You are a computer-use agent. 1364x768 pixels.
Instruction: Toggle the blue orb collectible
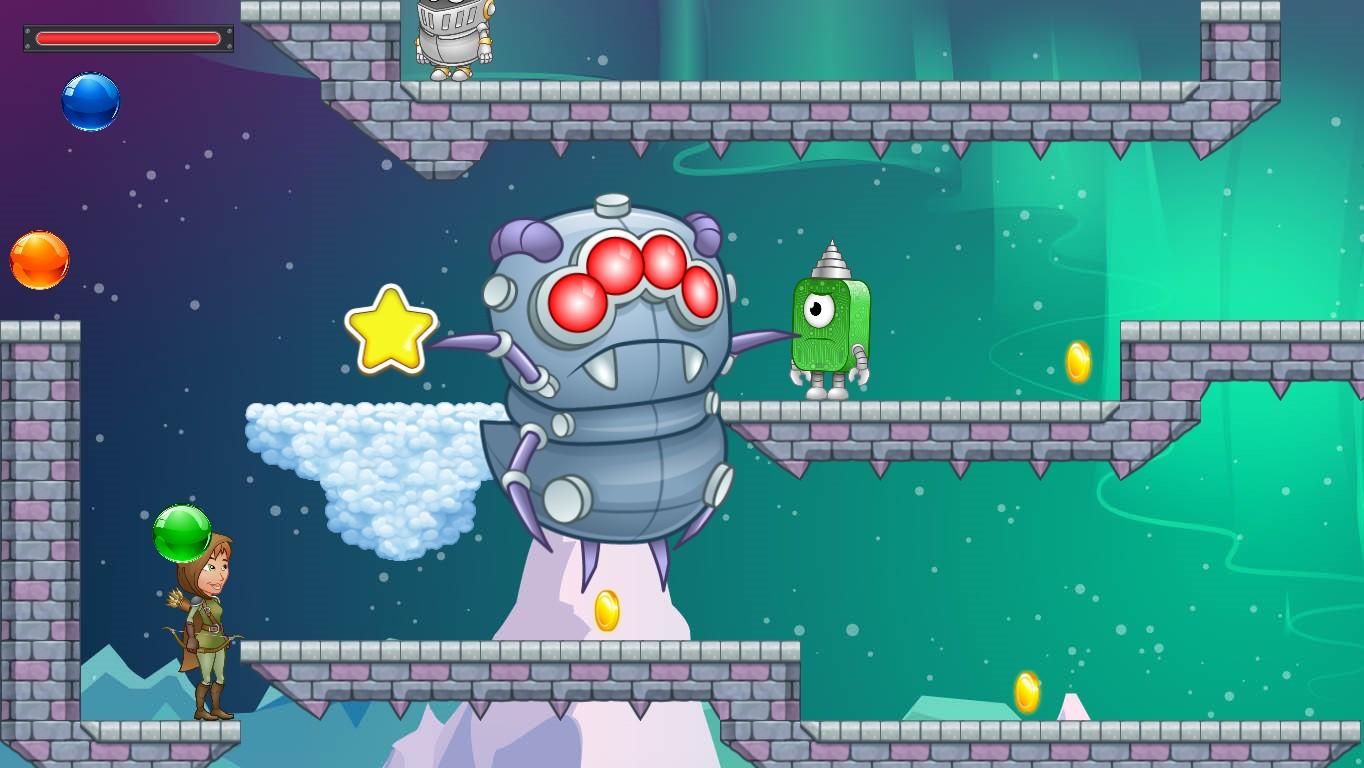tap(90, 100)
